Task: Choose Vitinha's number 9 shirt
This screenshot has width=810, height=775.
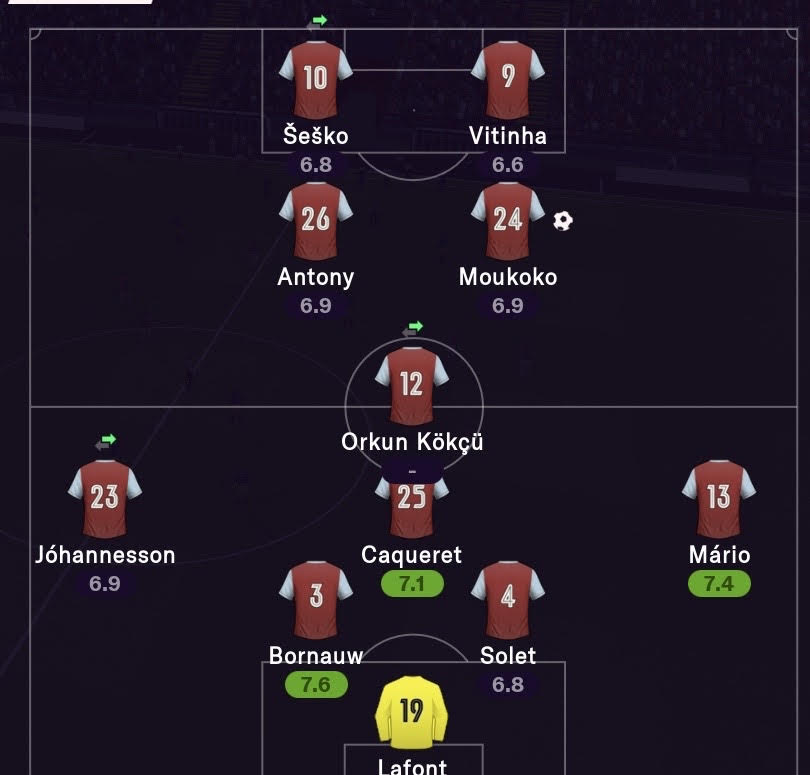Action: coord(508,80)
